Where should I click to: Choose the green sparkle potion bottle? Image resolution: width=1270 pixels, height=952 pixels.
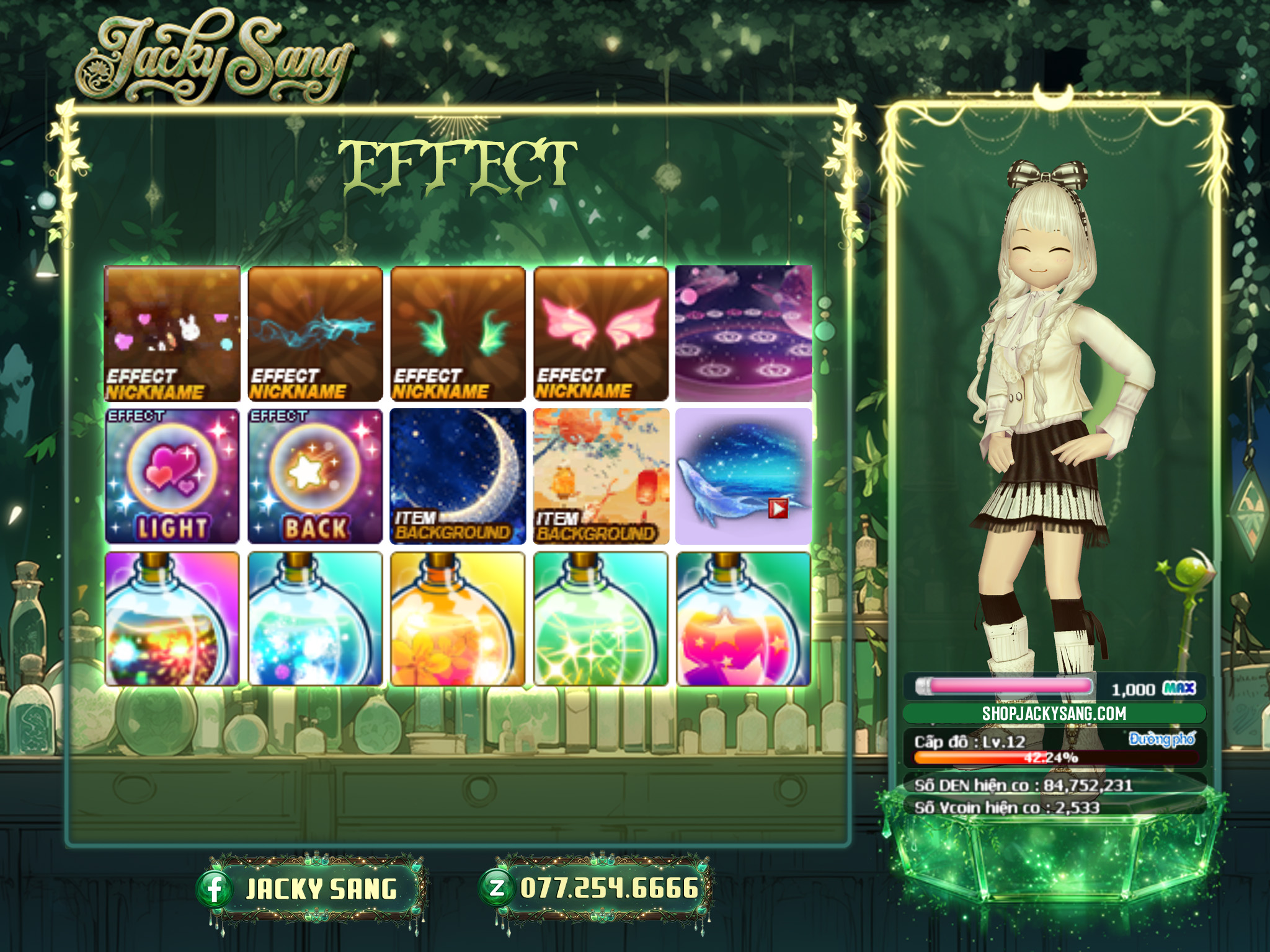600,619
